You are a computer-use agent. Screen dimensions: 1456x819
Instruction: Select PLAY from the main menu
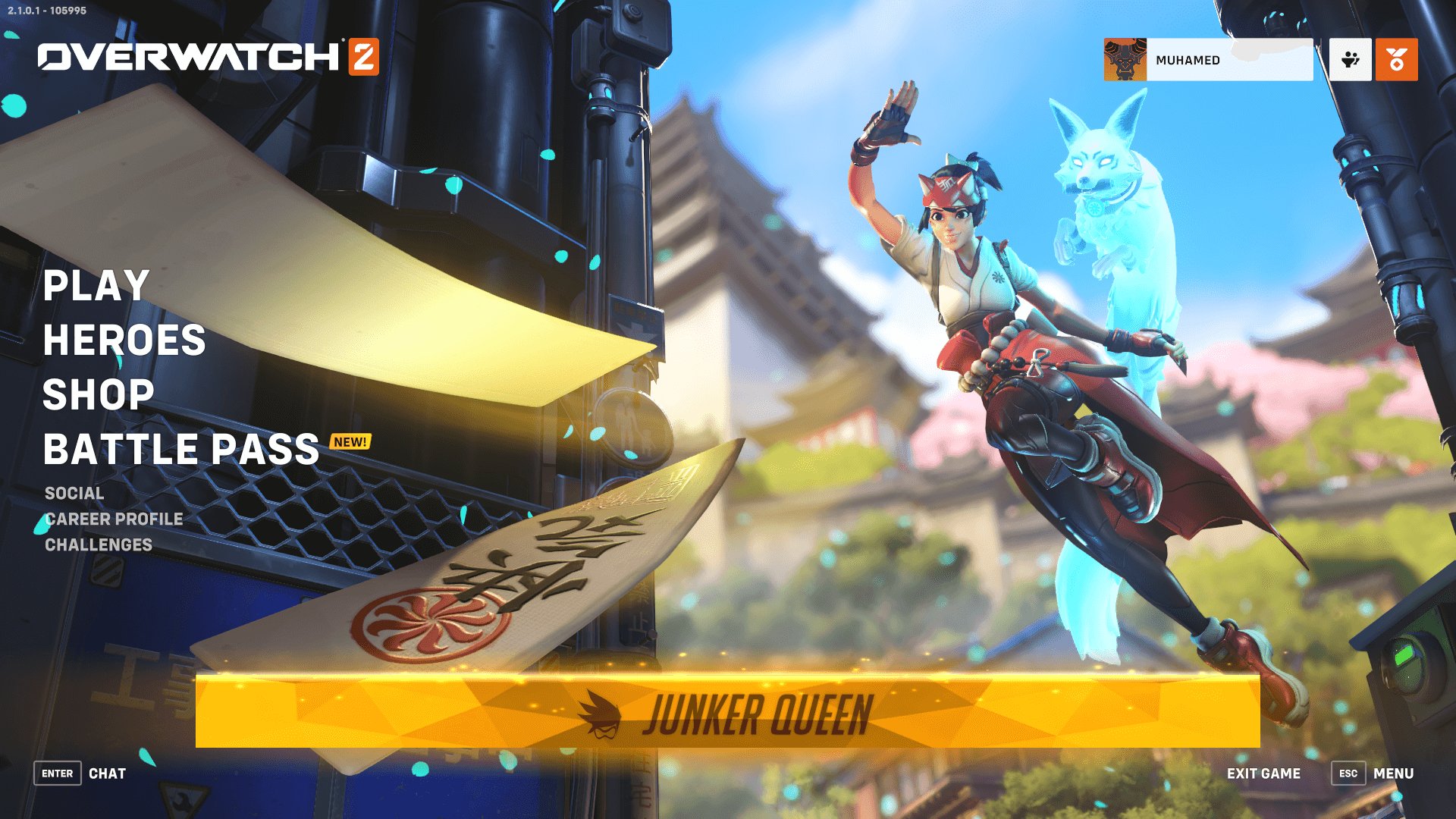95,287
